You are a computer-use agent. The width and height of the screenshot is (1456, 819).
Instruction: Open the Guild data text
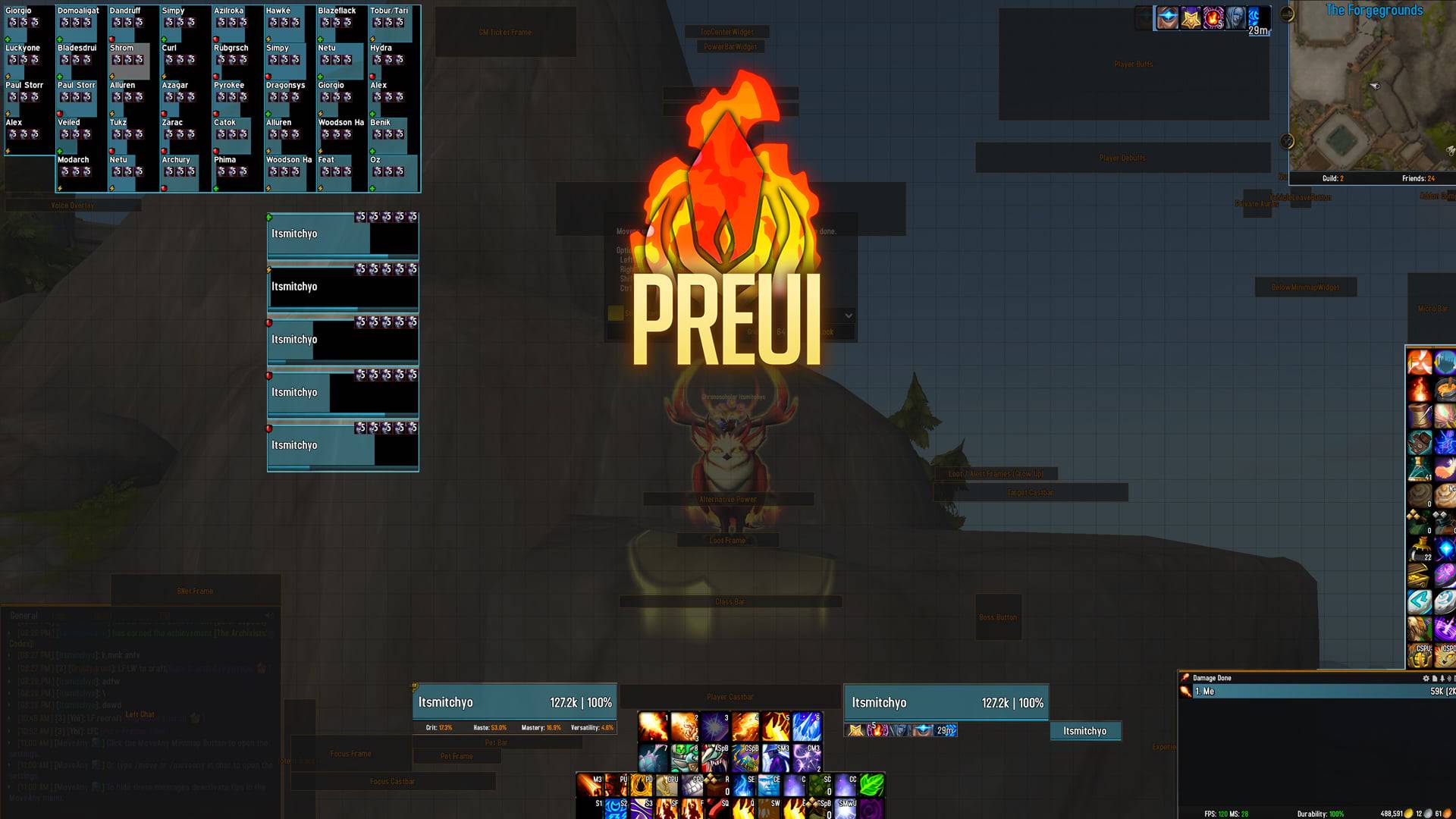click(x=1332, y=179)
